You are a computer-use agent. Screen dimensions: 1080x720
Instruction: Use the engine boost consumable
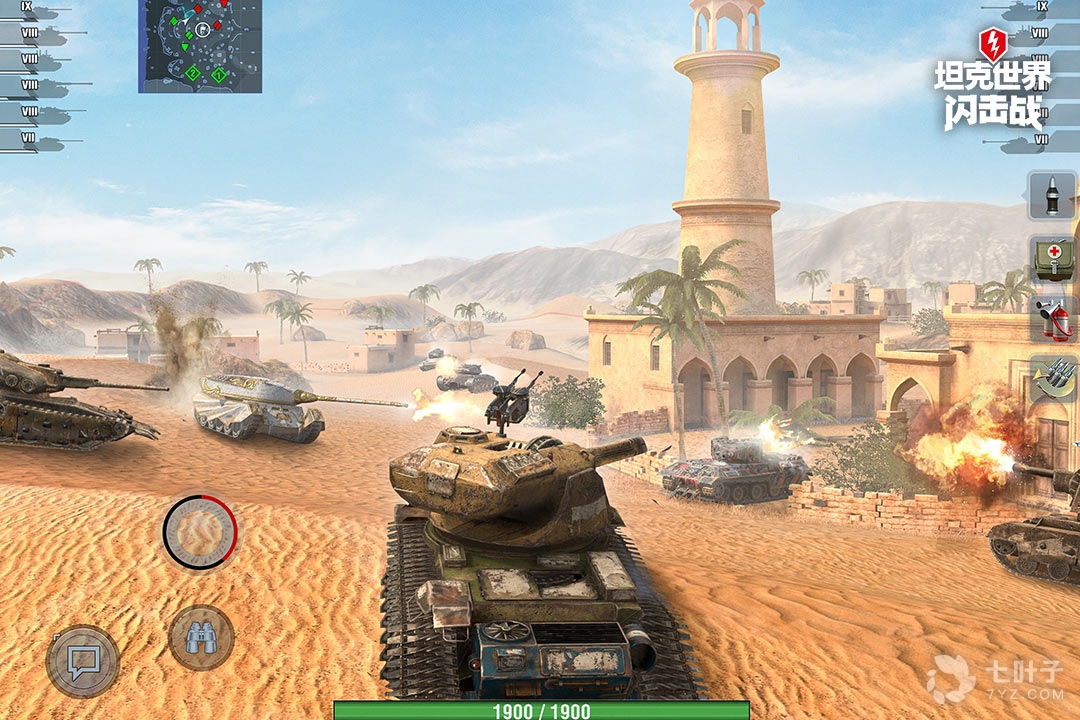(1052, 381)
